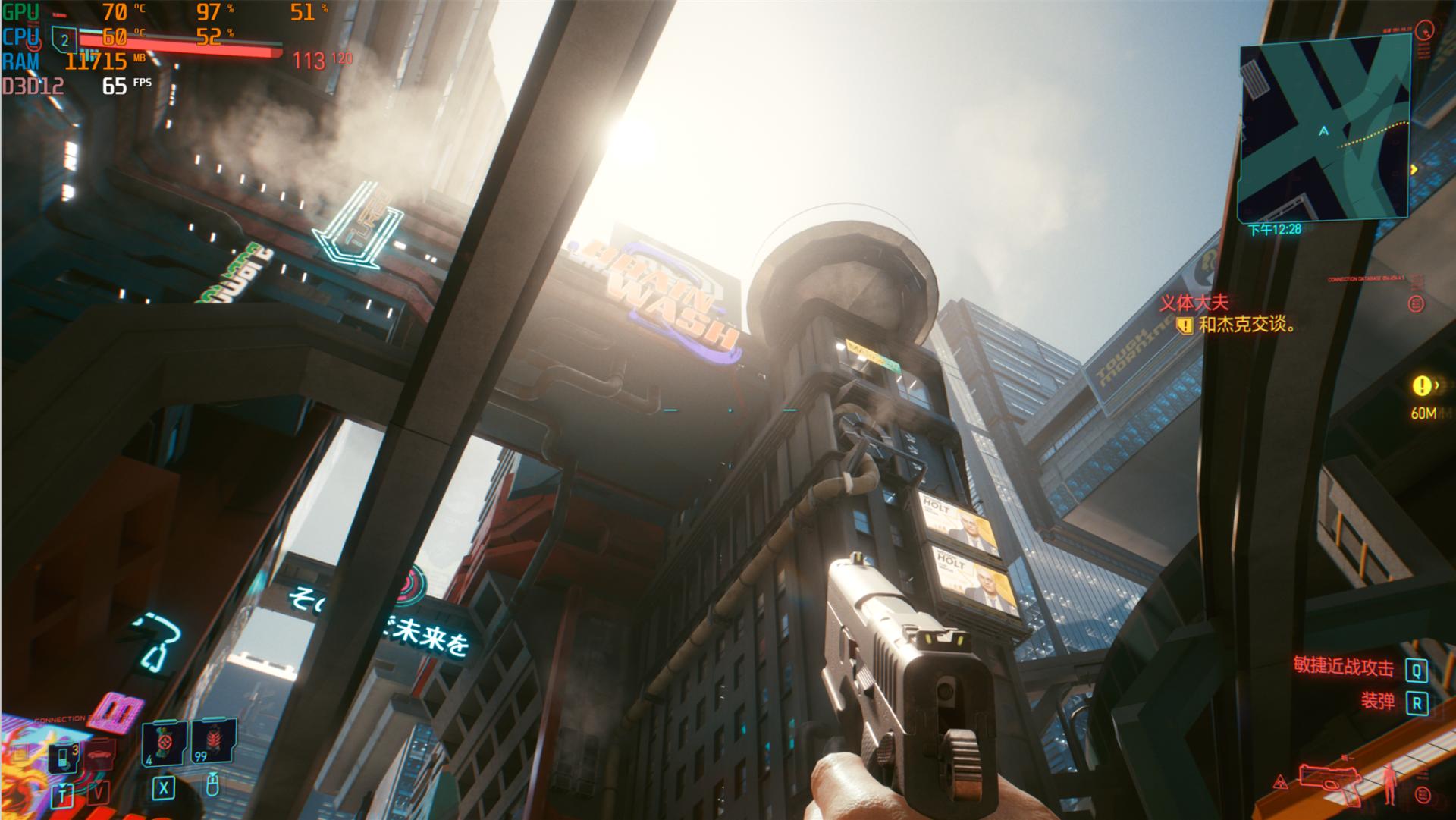The image size is (1456, 820).
Task: Select the yellow quest objective text
Action: click(x=1247, y=325)
